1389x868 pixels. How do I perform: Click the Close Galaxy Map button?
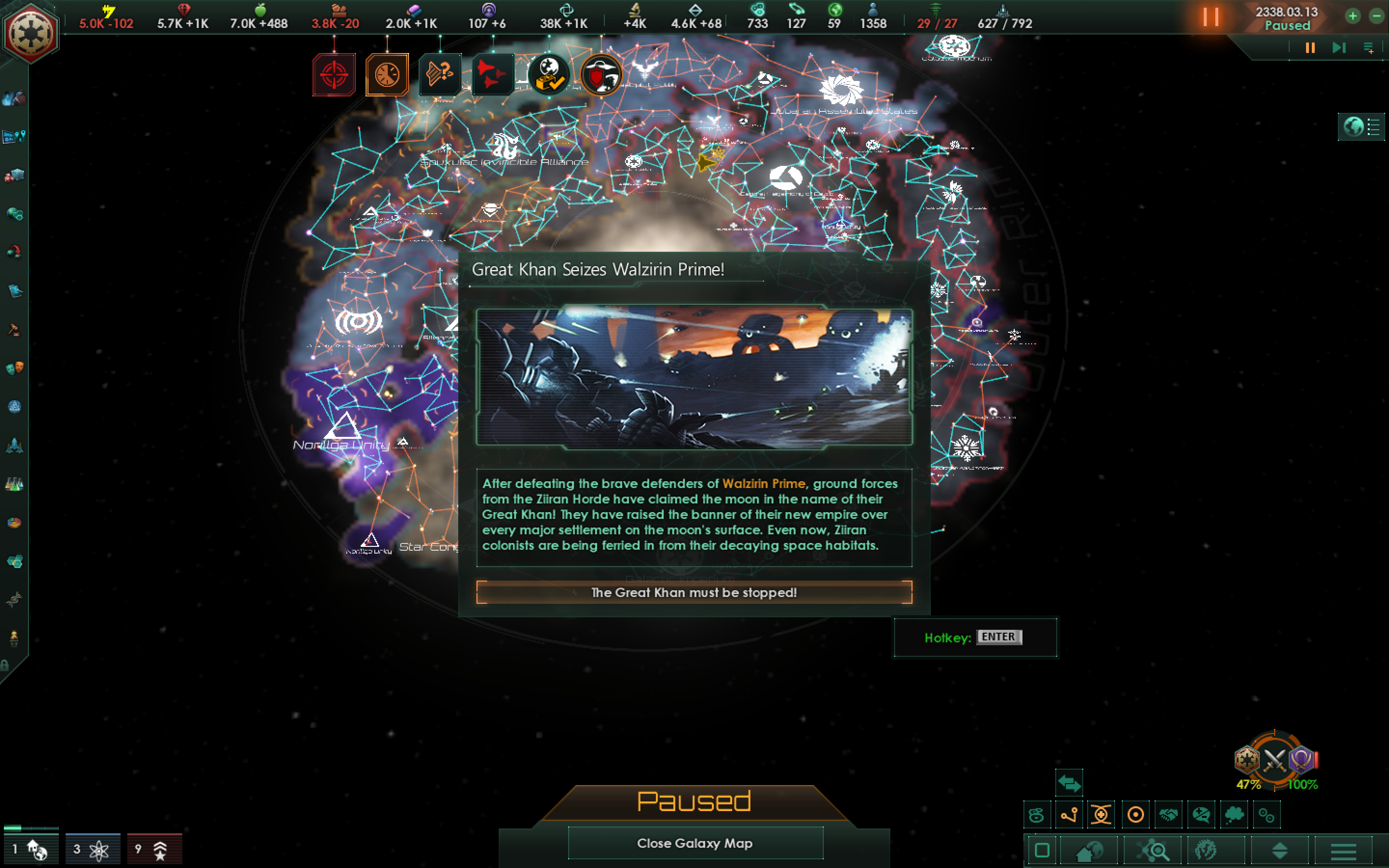tap(695, 843)
